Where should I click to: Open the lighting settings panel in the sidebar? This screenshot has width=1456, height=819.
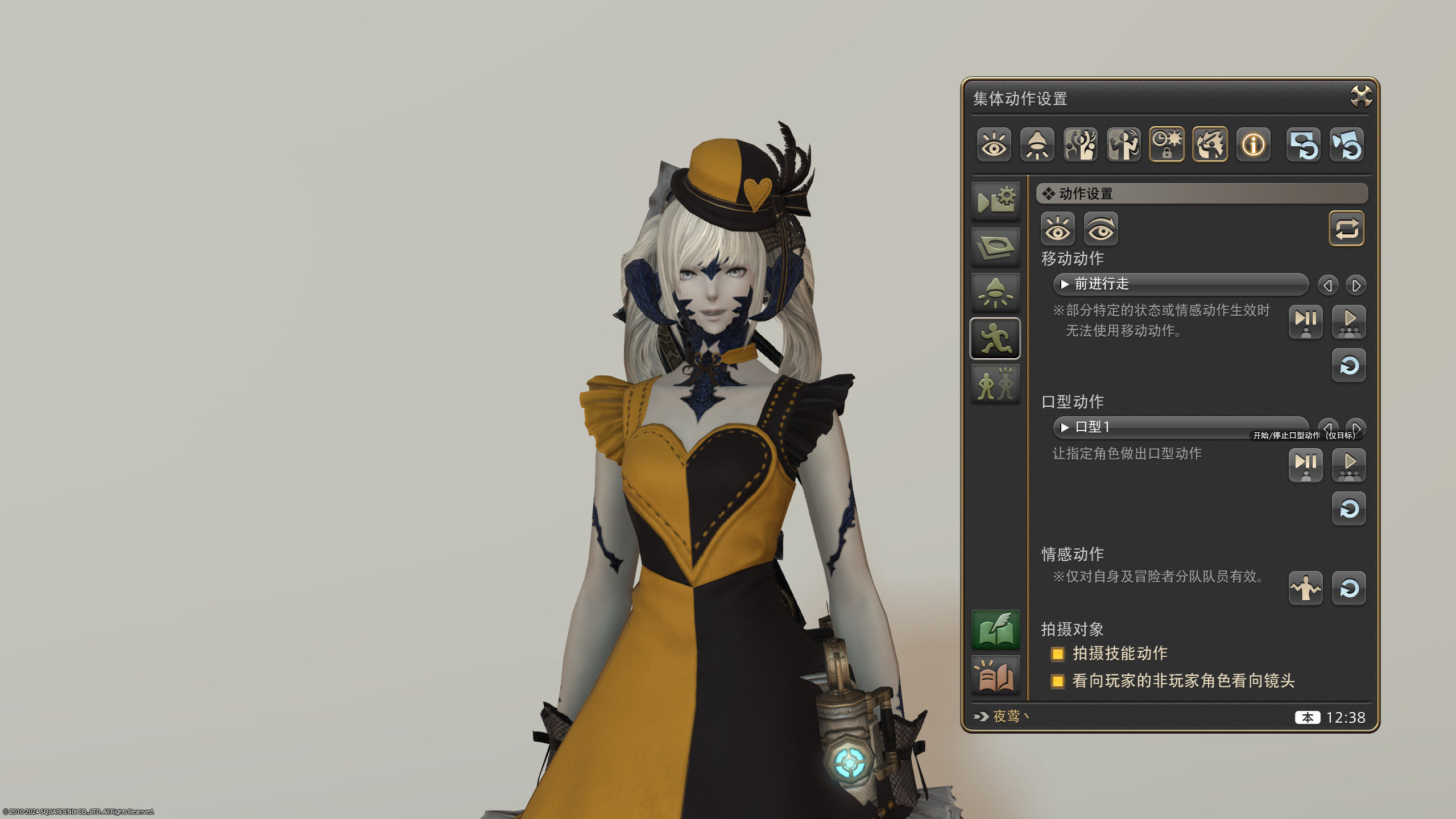(995, 292)
